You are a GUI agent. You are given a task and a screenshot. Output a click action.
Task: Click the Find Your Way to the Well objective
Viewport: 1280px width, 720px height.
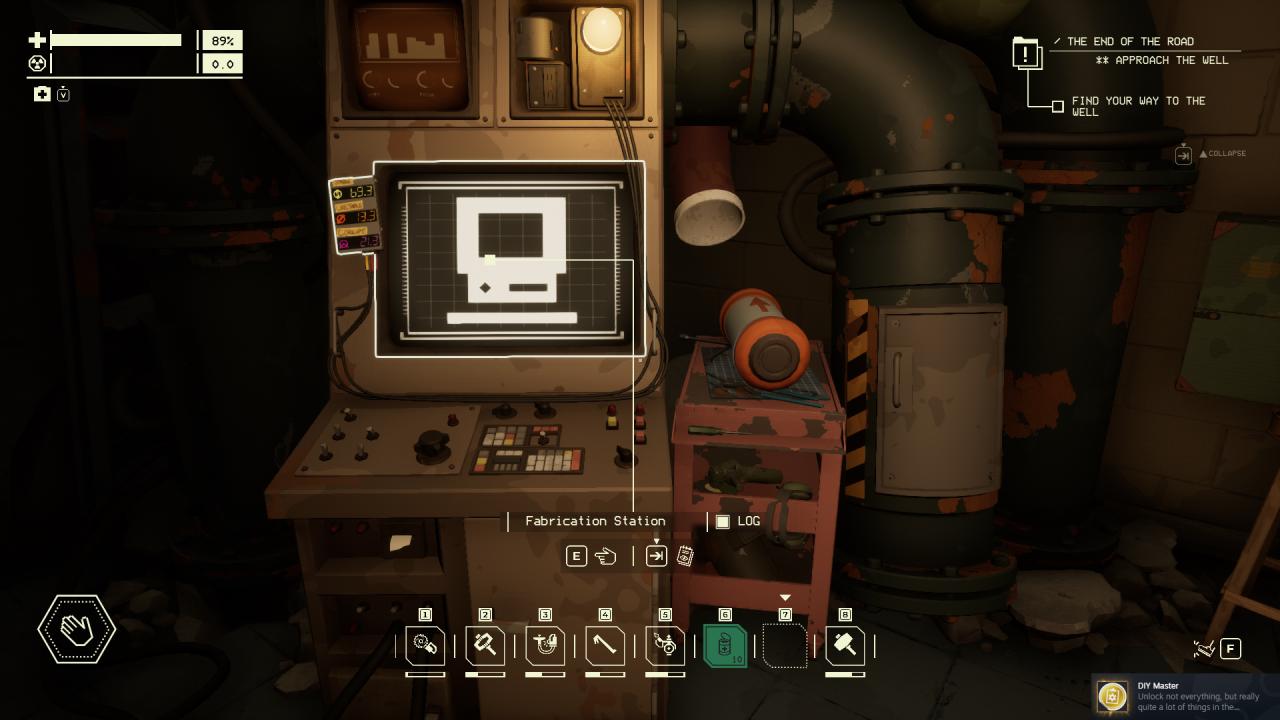coord(1138,106)
